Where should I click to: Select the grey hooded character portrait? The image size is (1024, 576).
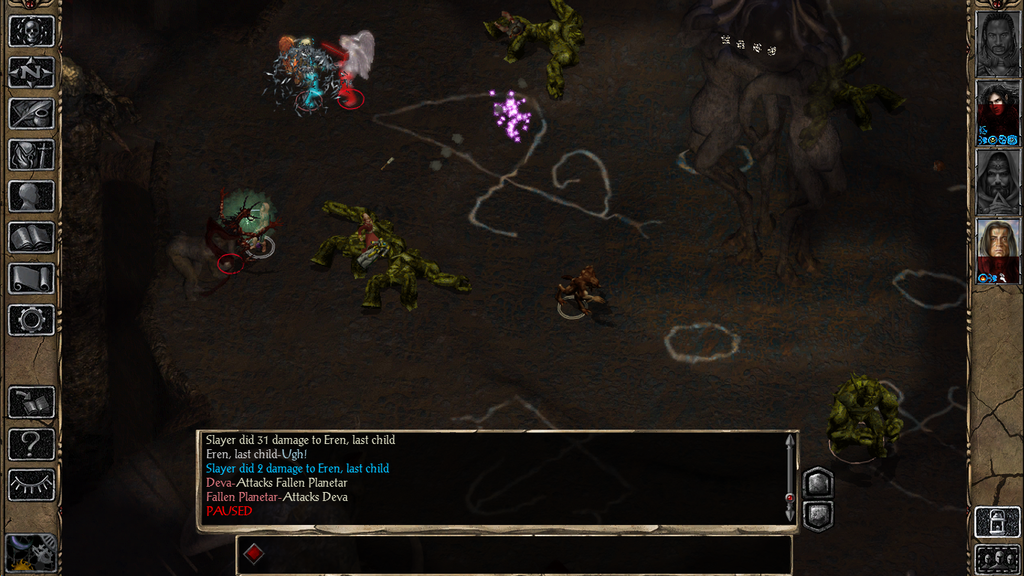tap(997, 180)
